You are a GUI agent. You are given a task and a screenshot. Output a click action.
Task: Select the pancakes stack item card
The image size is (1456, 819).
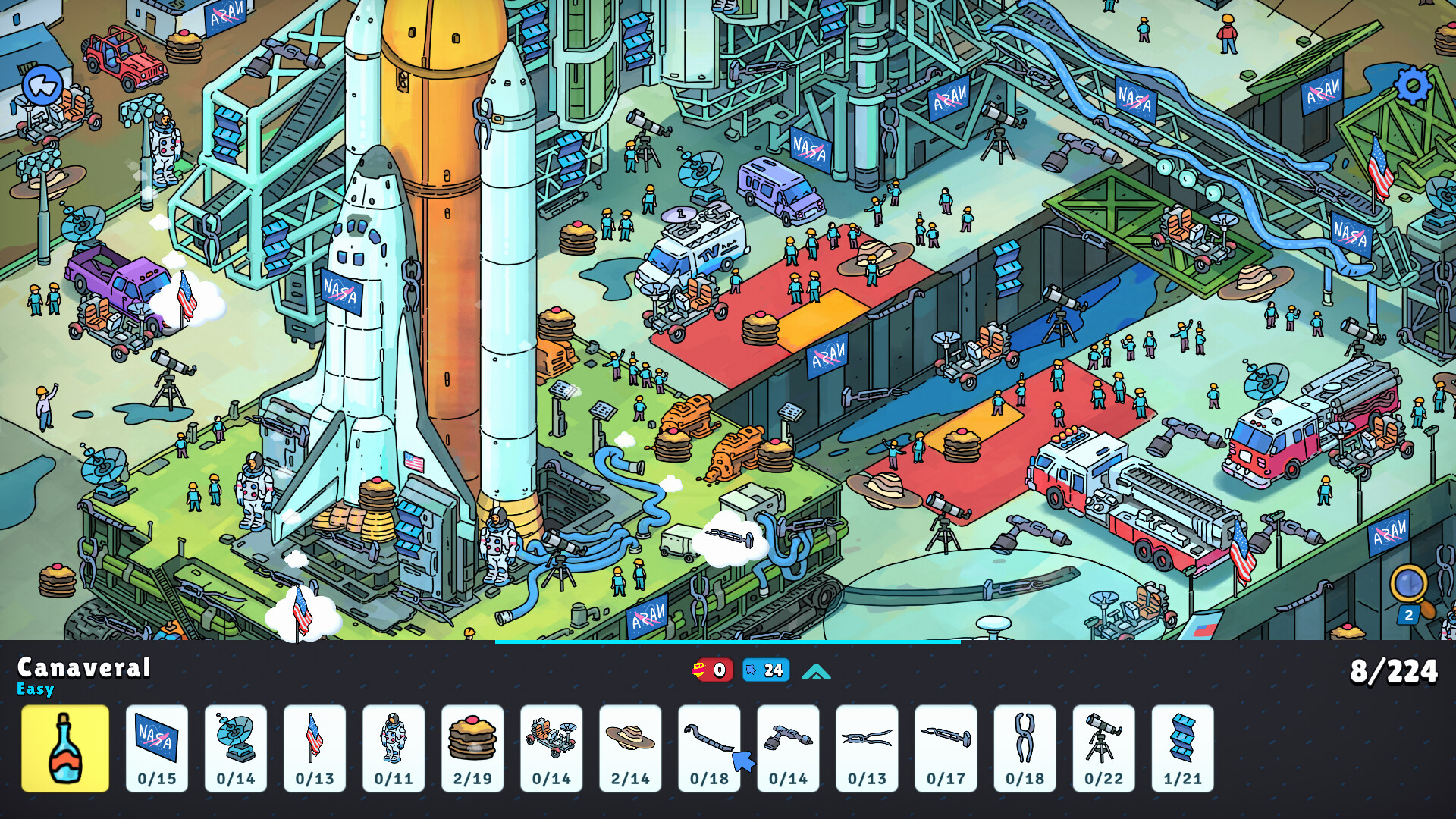click(x=472, y=748)
